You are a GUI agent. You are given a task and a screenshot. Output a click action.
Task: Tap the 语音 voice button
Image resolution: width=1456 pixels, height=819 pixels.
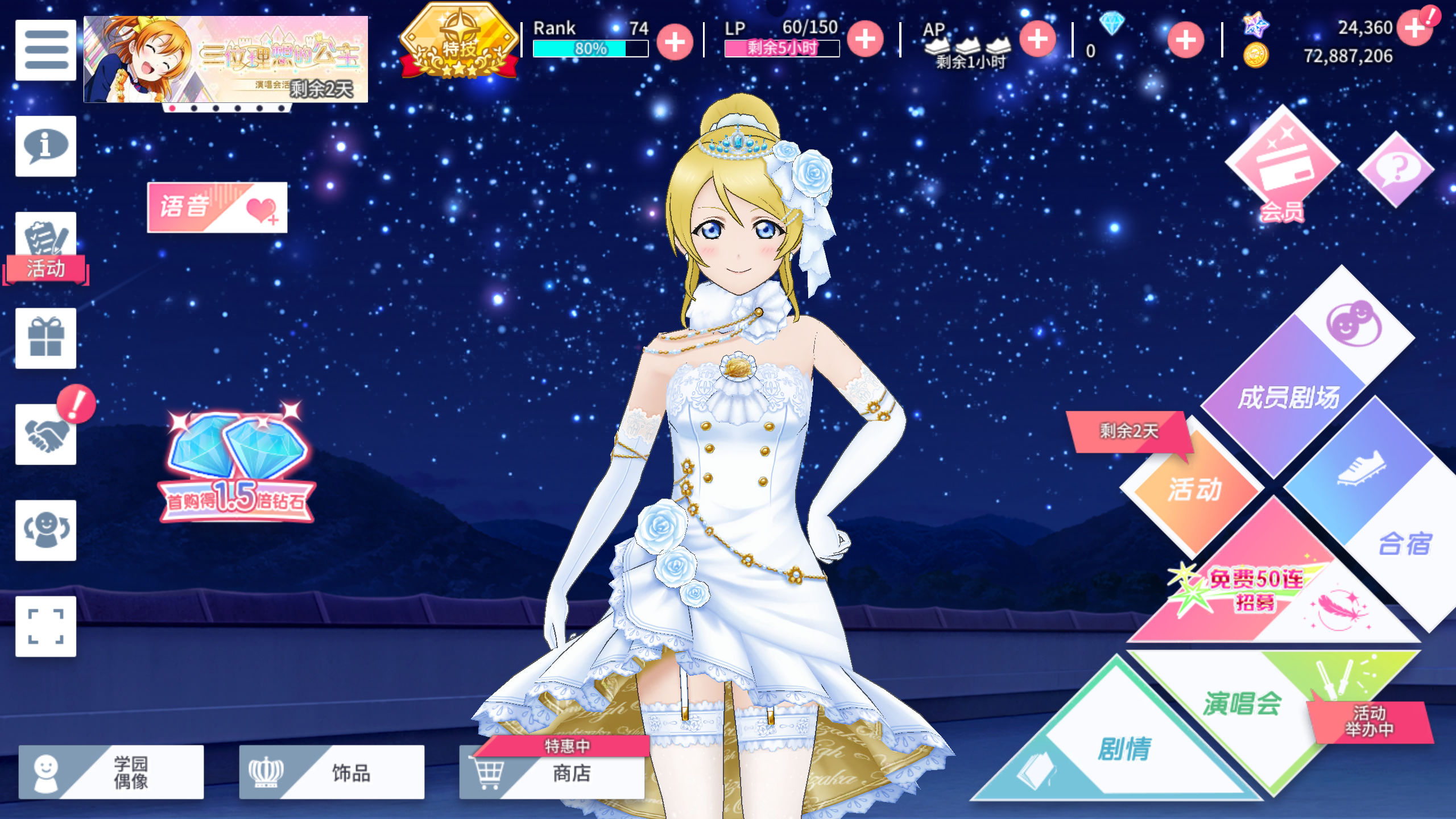(217, 207)
